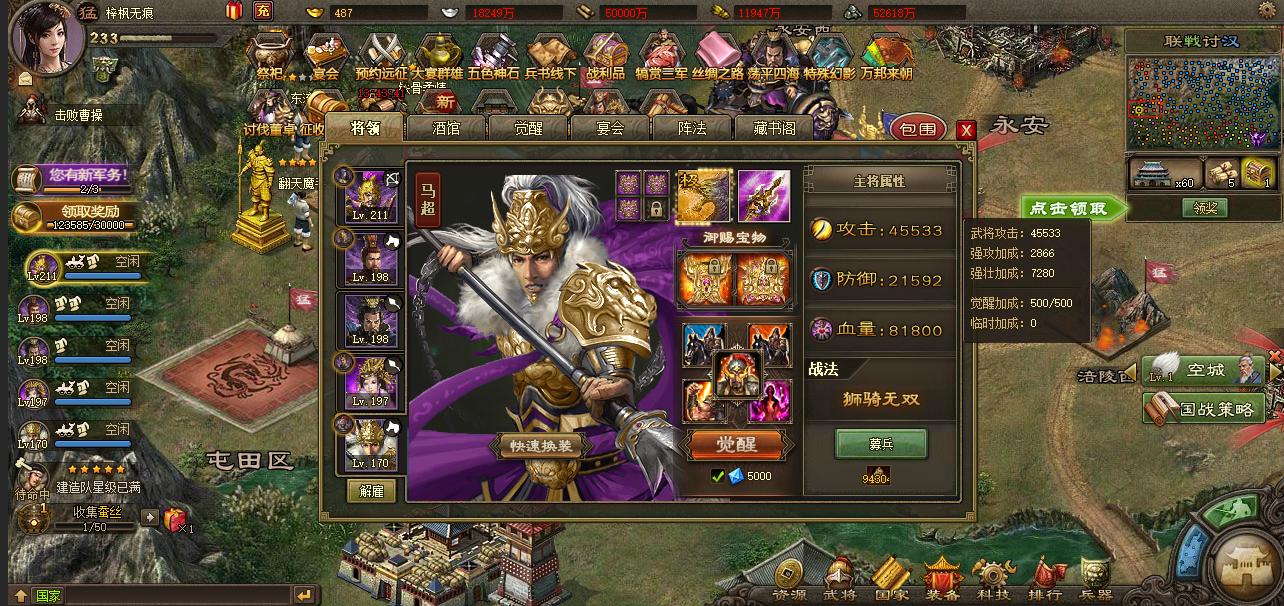Click the 快速换装 quick equip button
This screenshot has height=606, width=1284.
point(541,447)
